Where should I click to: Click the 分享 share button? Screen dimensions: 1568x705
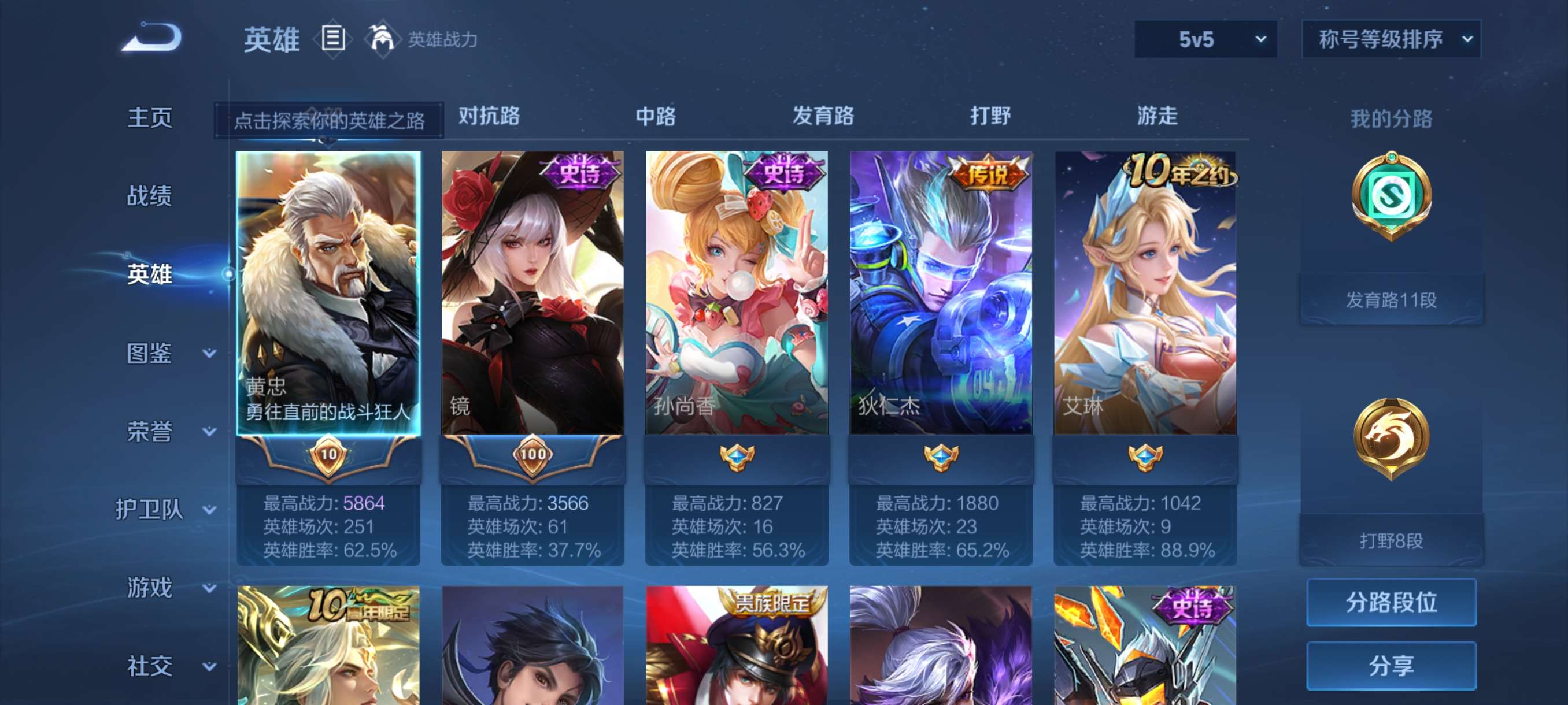tap(1393, 666)
